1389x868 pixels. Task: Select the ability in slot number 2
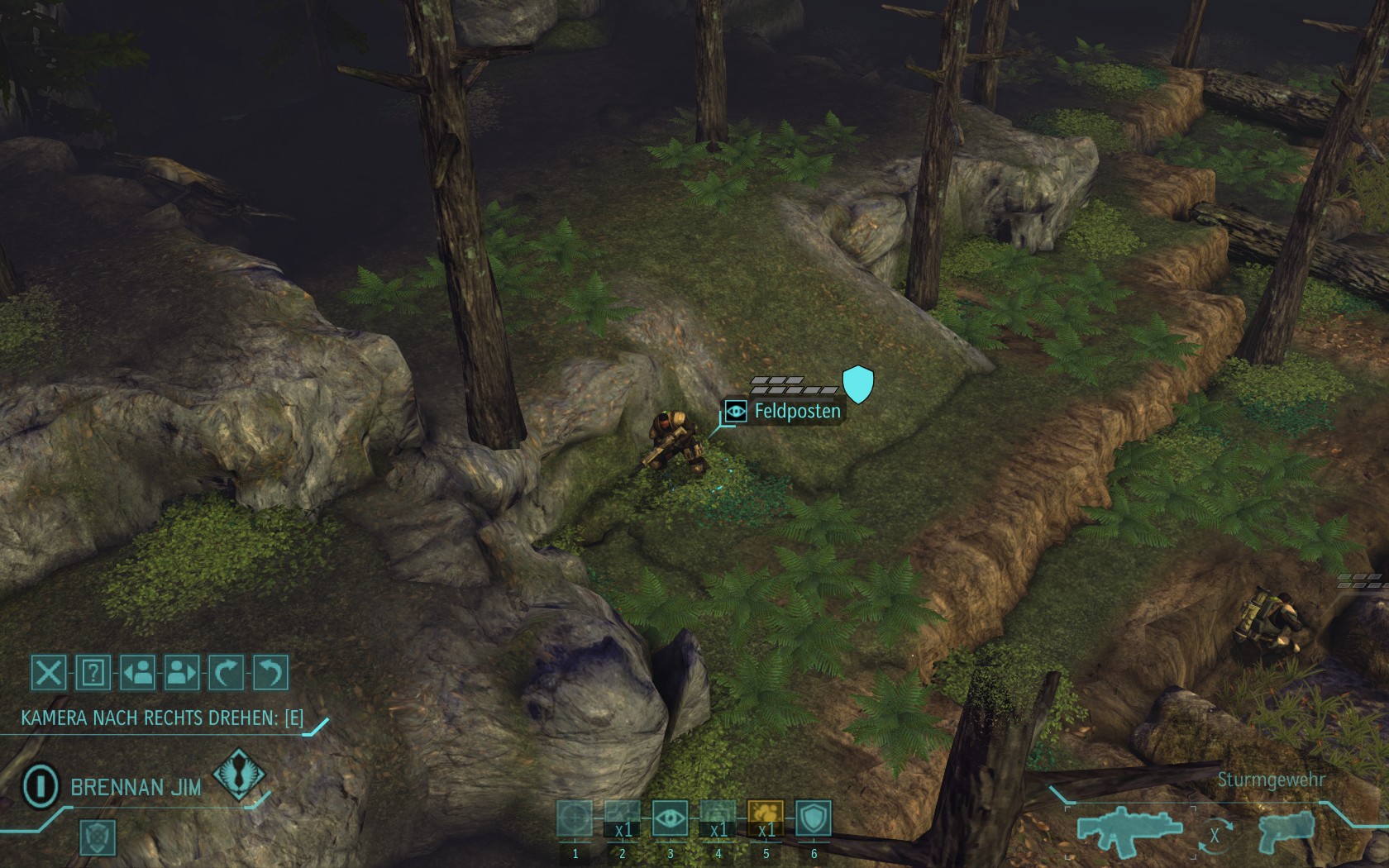(623, 819)
